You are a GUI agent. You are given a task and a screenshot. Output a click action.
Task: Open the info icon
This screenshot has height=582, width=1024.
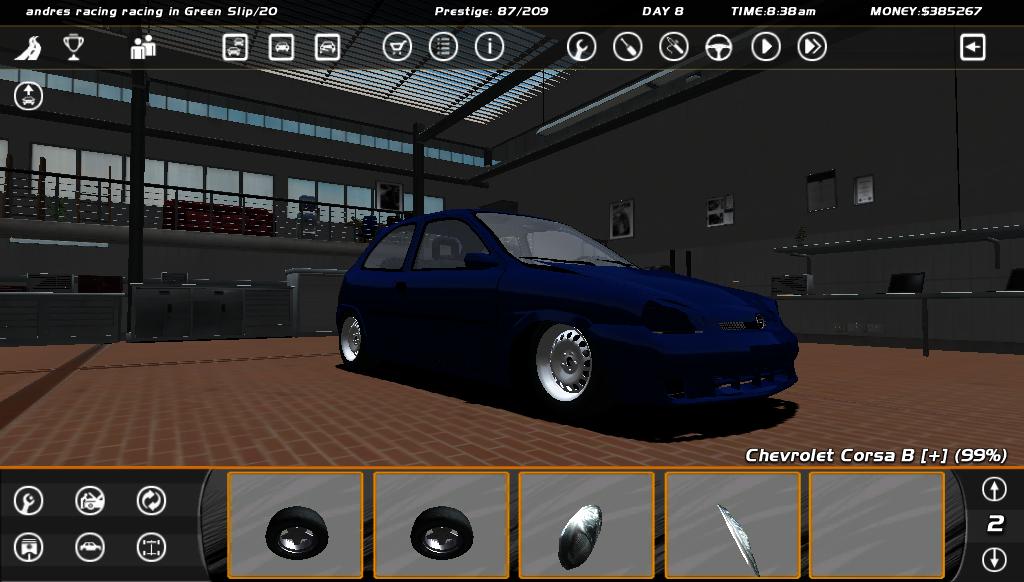click(x=489, y=47)
